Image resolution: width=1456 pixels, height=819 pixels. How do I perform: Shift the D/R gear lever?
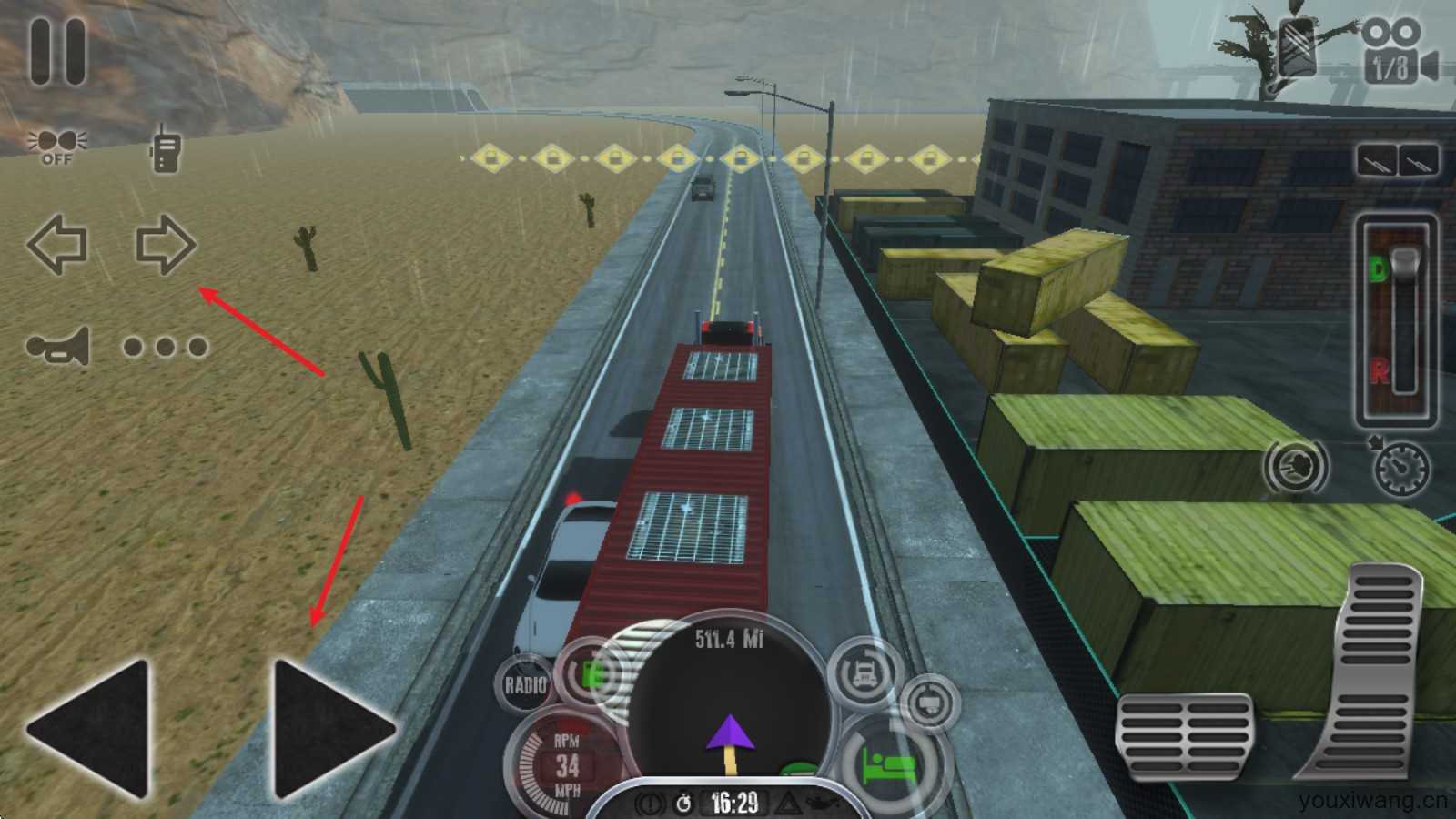1396,320
